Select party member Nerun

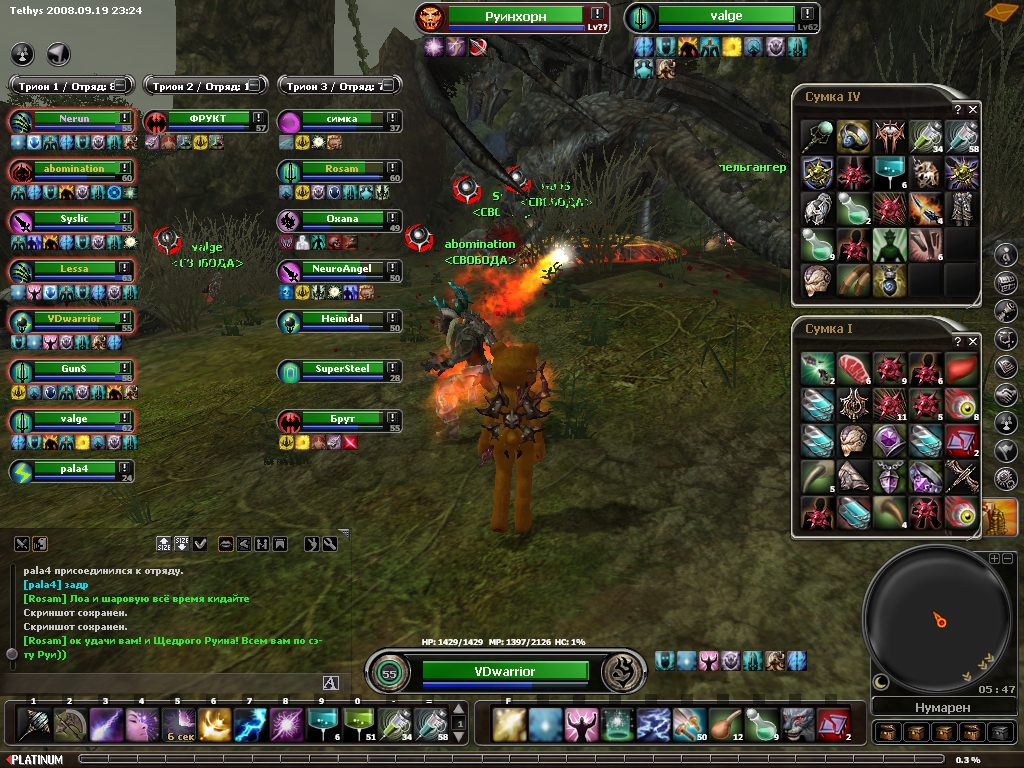coord(74,119)
